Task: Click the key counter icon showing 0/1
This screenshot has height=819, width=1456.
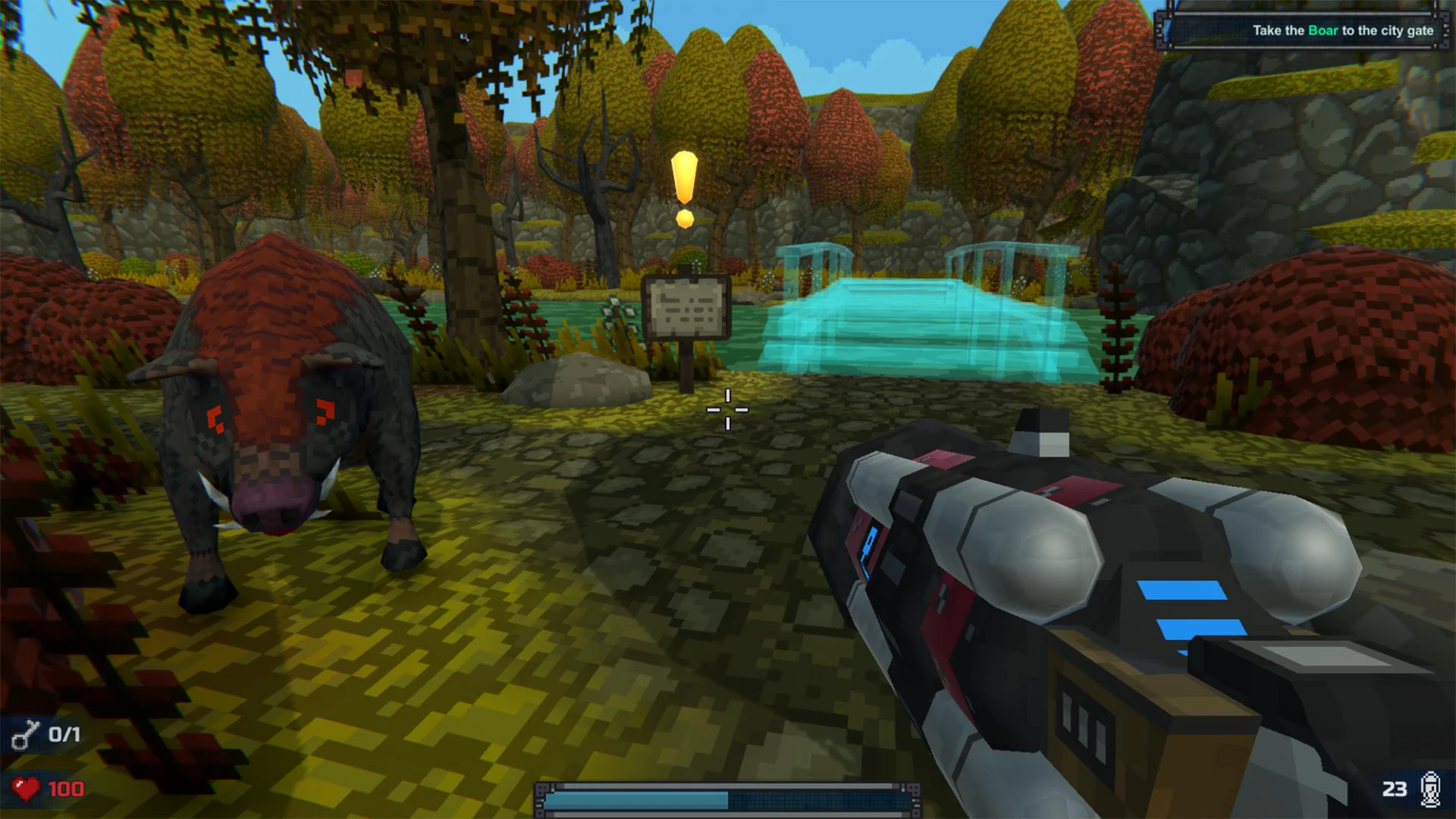Action: click(27, 734)
